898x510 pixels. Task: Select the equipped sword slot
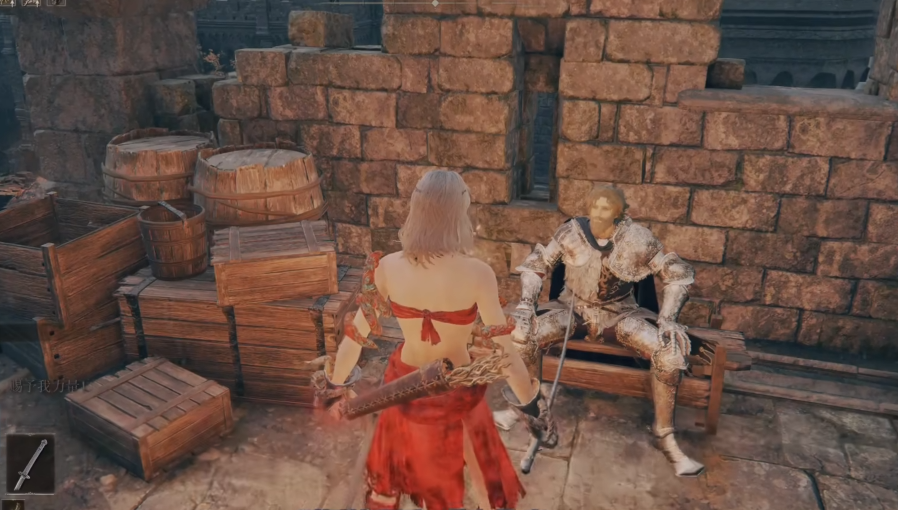(x=30, y=463)
